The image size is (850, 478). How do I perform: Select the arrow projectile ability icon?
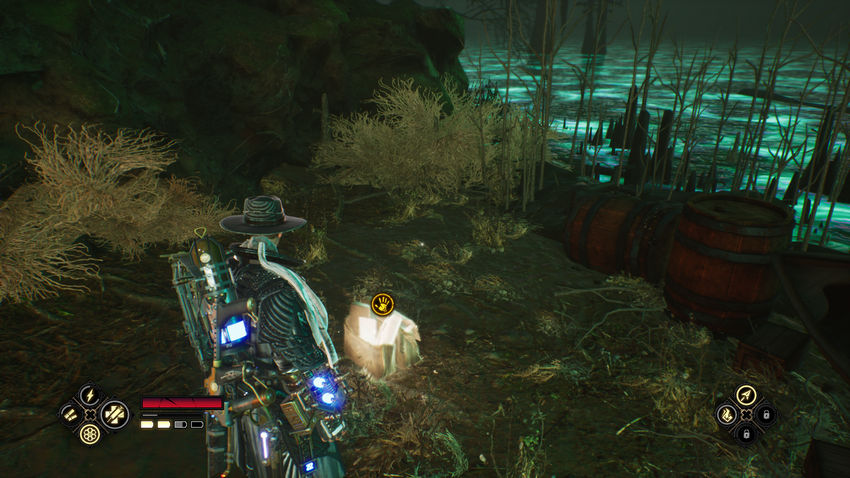[745, 395]
